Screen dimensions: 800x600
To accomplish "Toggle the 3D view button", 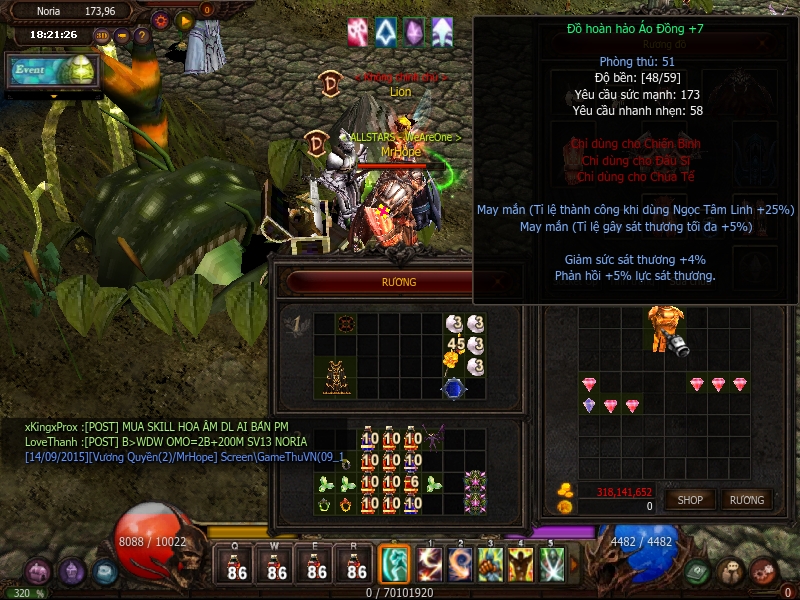I will 103,35.
